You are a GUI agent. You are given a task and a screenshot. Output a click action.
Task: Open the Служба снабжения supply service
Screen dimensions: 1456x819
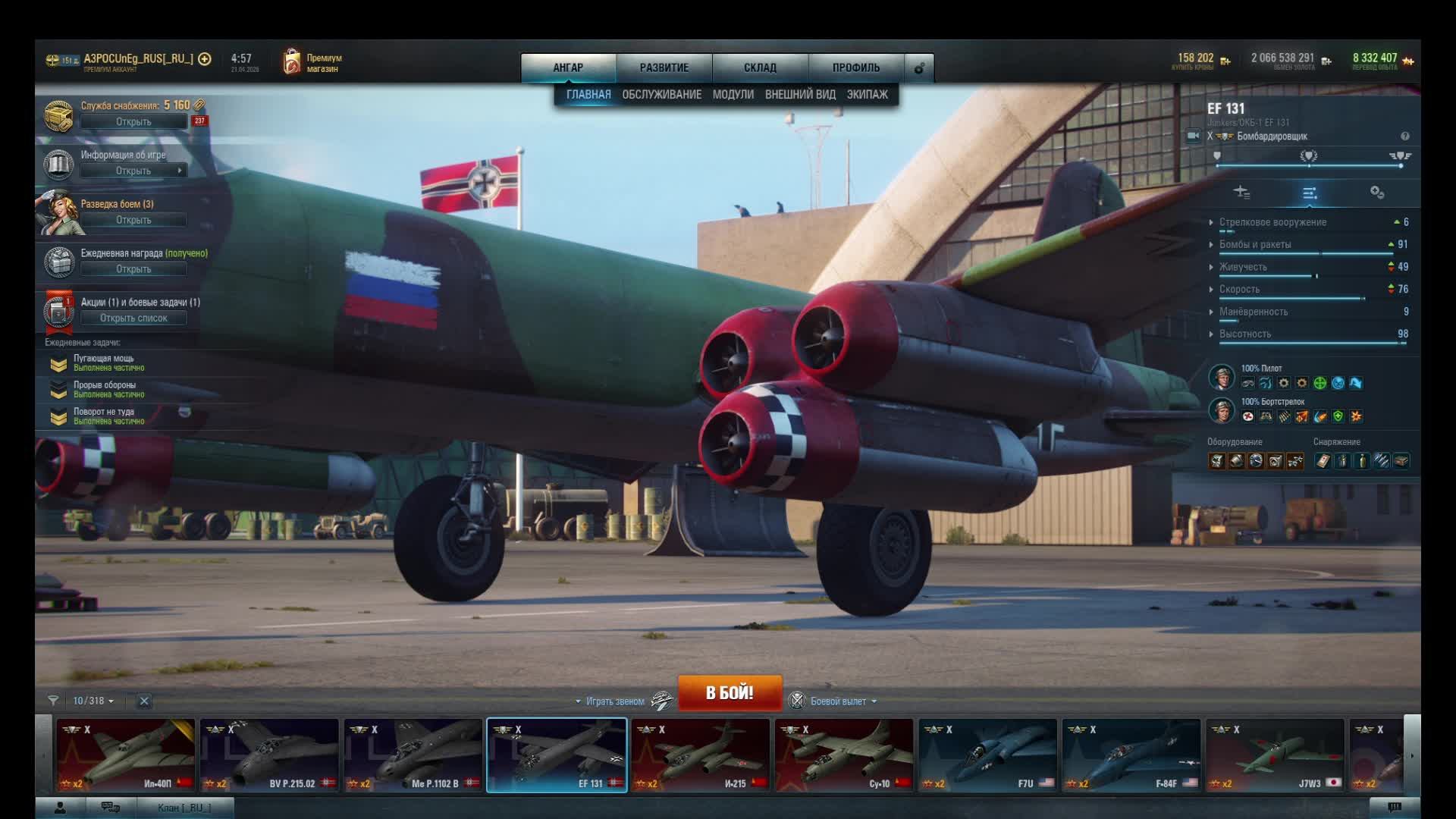(x=133, y=121)
